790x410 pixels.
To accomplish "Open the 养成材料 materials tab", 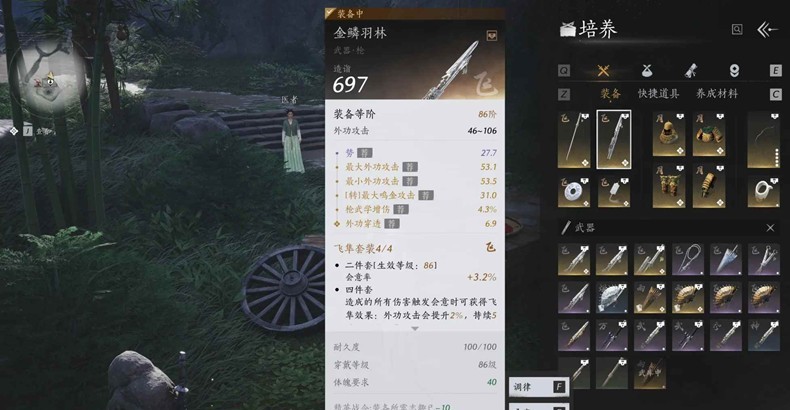I will coord(717,94).
